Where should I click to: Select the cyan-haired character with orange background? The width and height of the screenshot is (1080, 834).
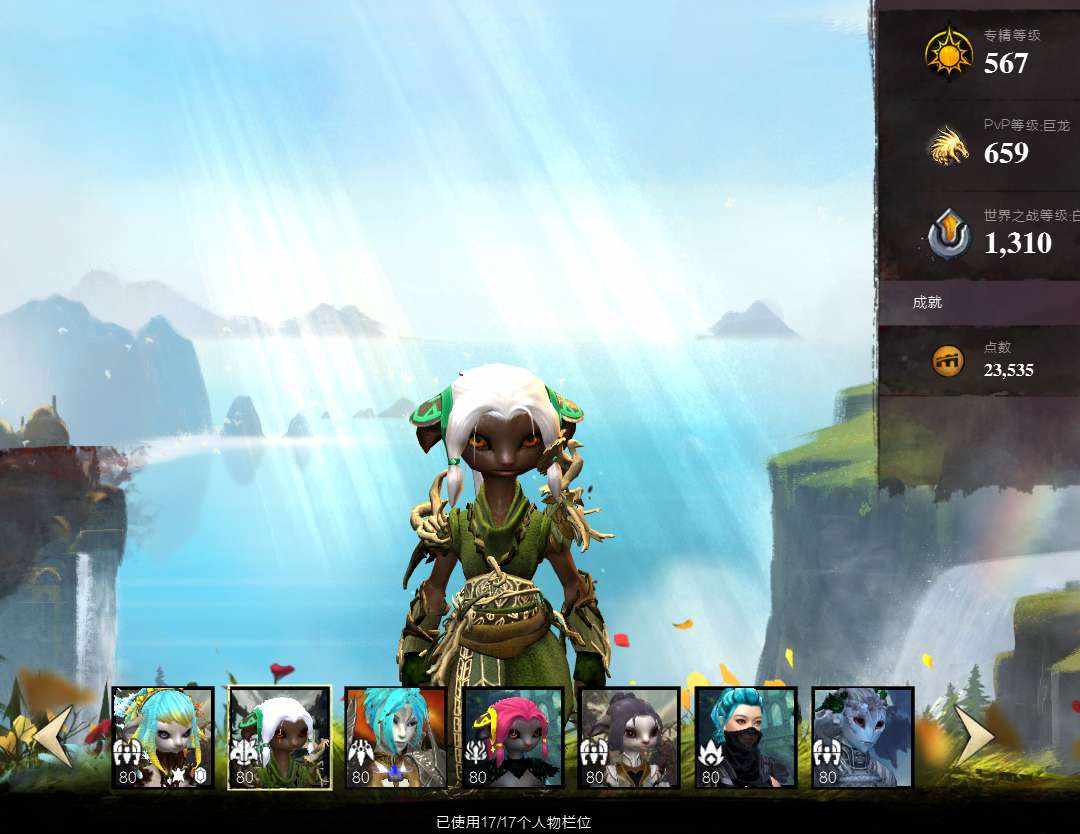[395, 737]
